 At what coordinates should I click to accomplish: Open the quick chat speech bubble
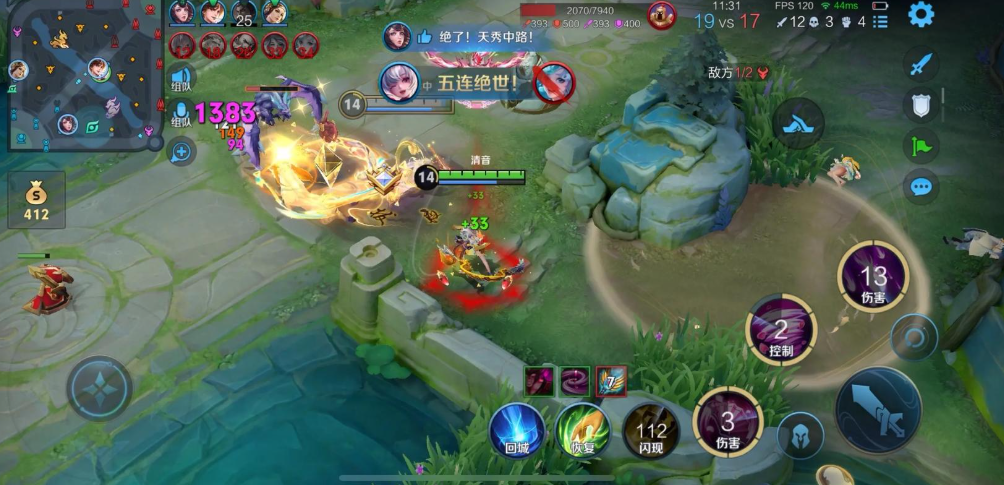(x=920, y=186)
